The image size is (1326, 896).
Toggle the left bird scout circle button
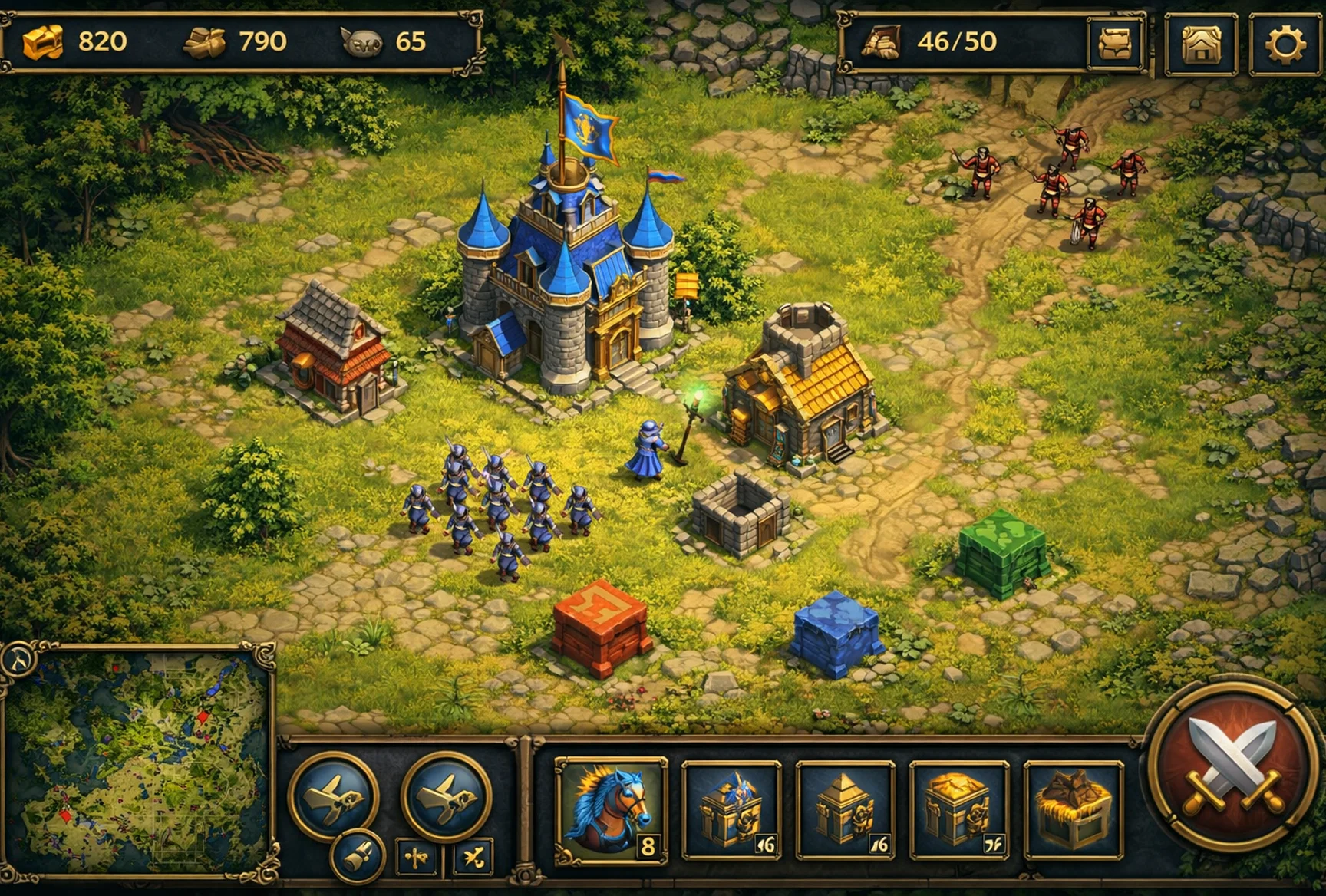[x=335, y=798]
